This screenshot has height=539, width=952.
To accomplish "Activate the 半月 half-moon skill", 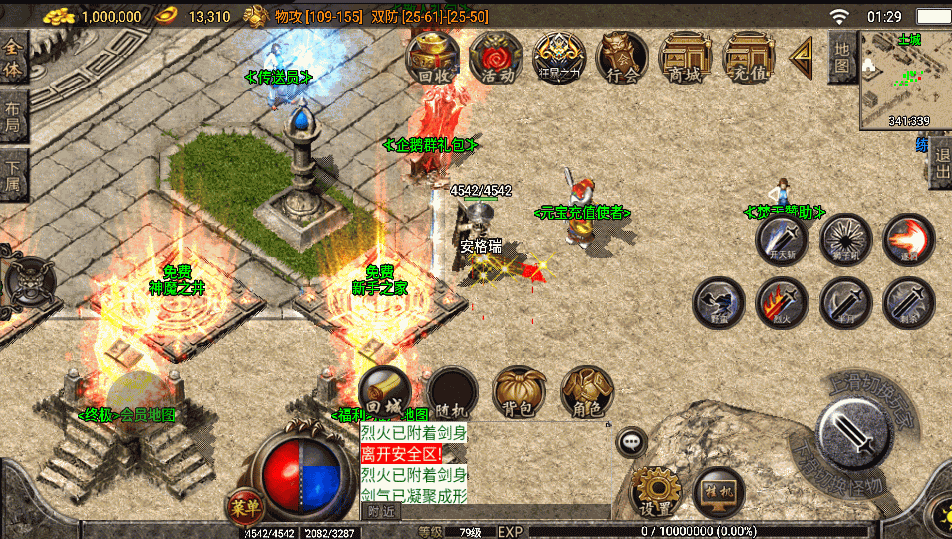I will [845, 302].
